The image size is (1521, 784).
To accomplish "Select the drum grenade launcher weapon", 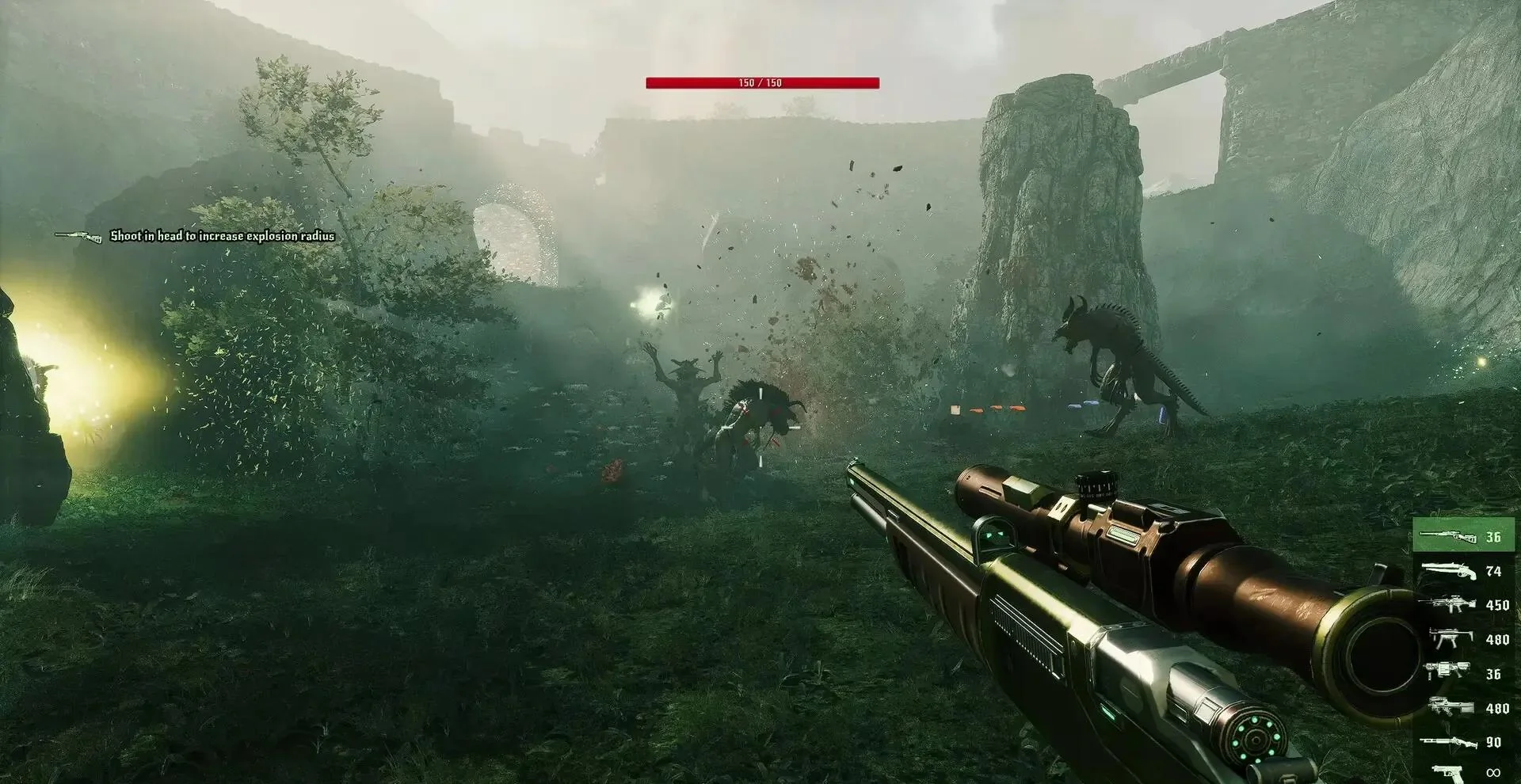I will point(1463,673).
